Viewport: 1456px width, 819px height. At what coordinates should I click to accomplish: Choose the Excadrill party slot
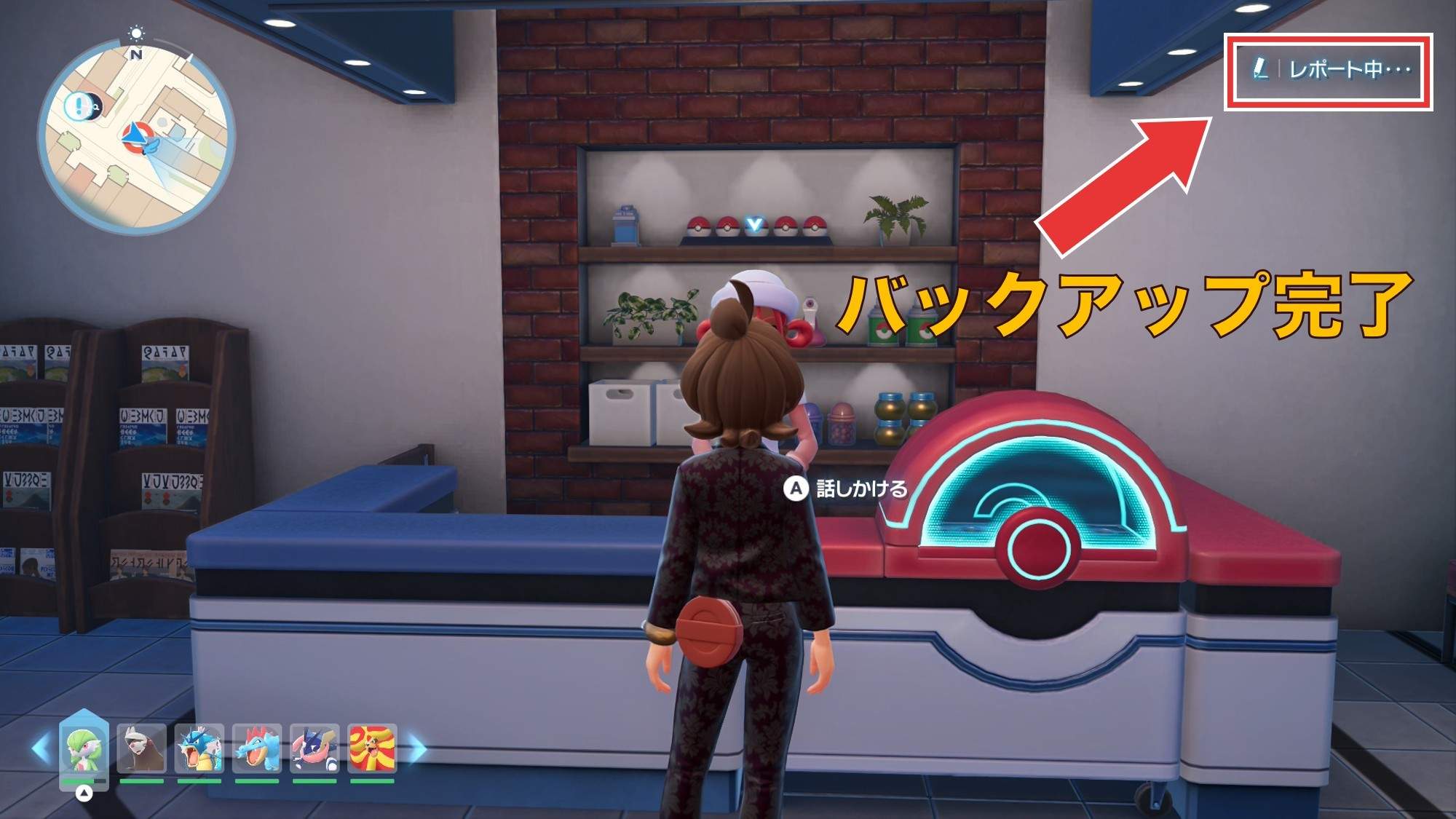click(141, 749)
